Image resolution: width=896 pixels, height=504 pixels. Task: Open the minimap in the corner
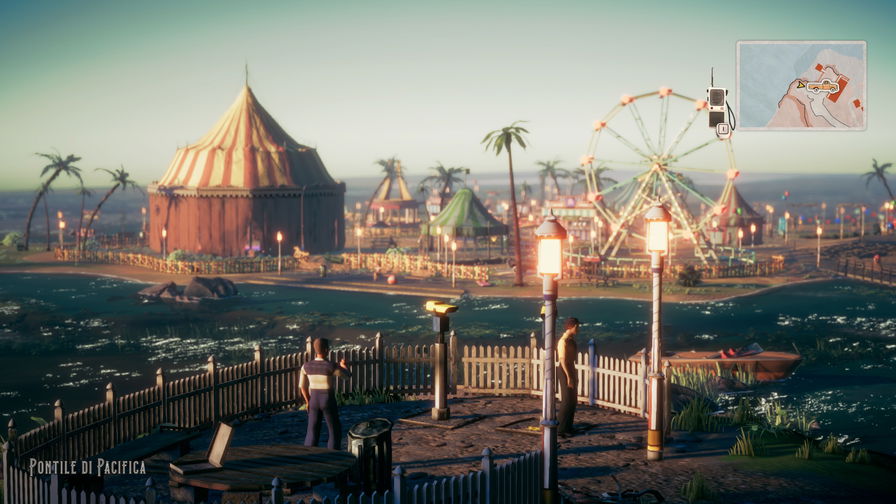(801, 85)
